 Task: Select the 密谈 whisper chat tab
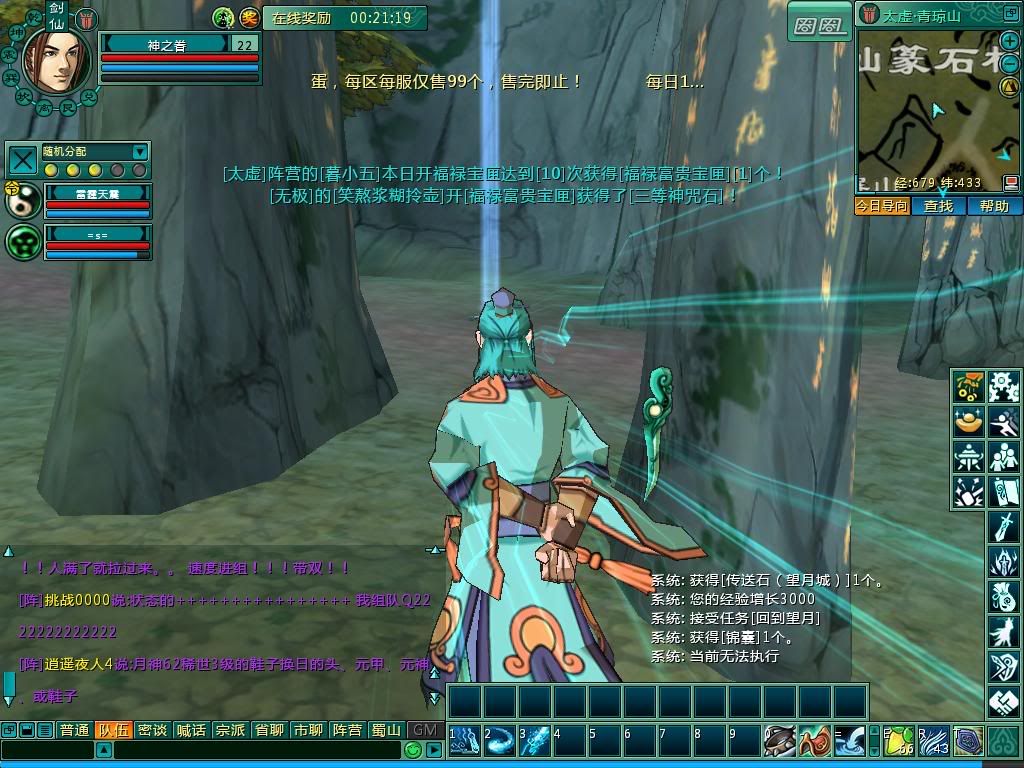(152, 730)
